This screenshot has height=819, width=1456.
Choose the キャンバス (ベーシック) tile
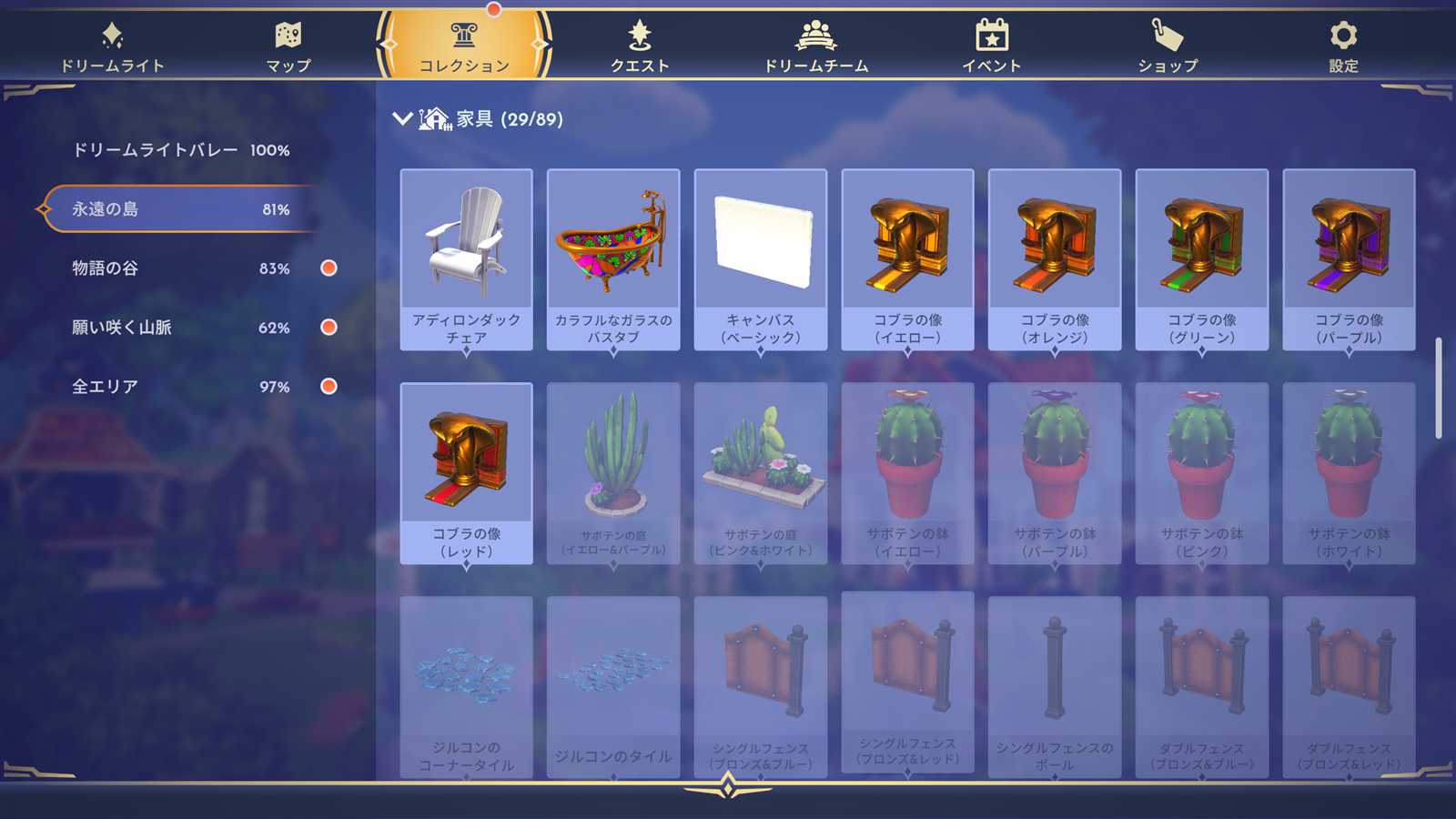pyautogui.click(x=761, y=259)
